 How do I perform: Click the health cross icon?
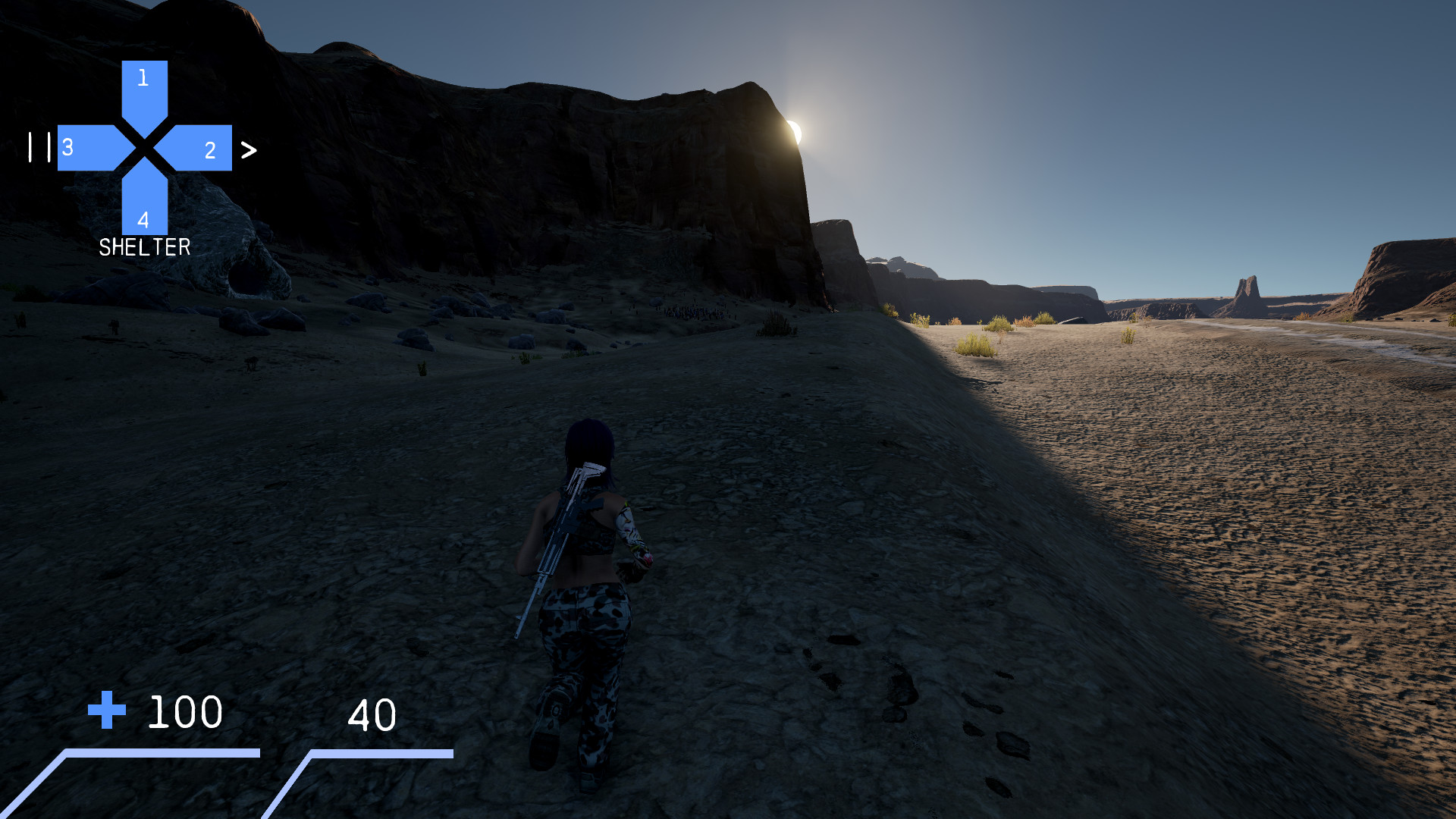108,711
